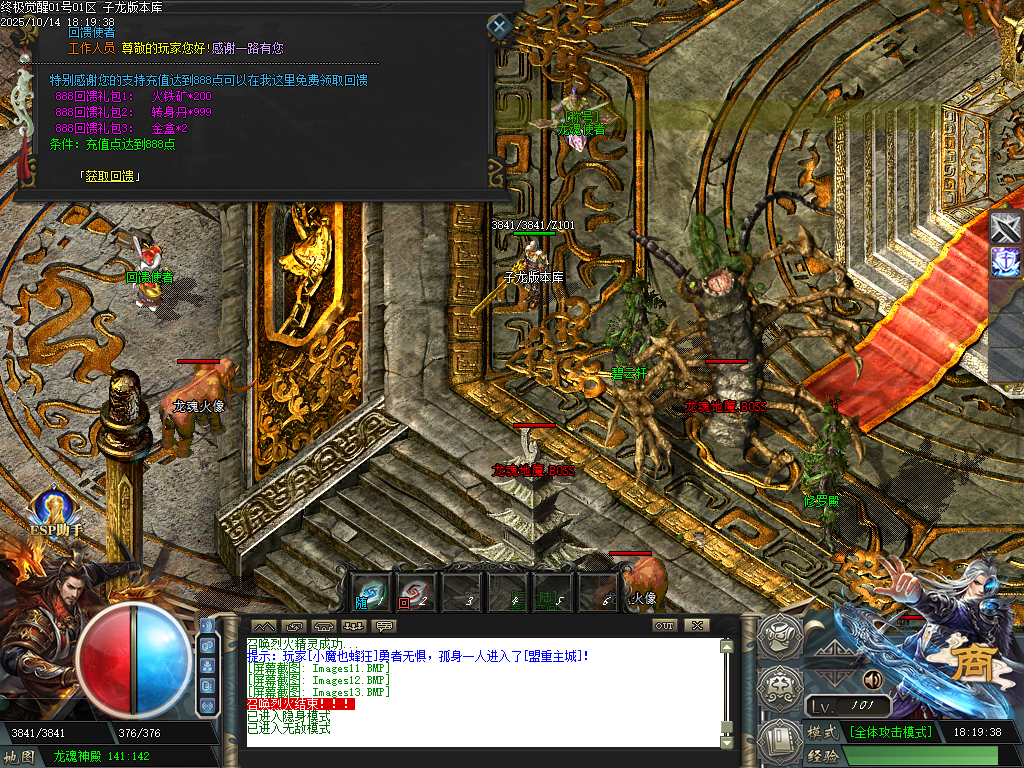Claim the reward via 获取回馈 link
Viewport: 1024px width, 768px height.
pyautogui.click(x=109, y=176)
